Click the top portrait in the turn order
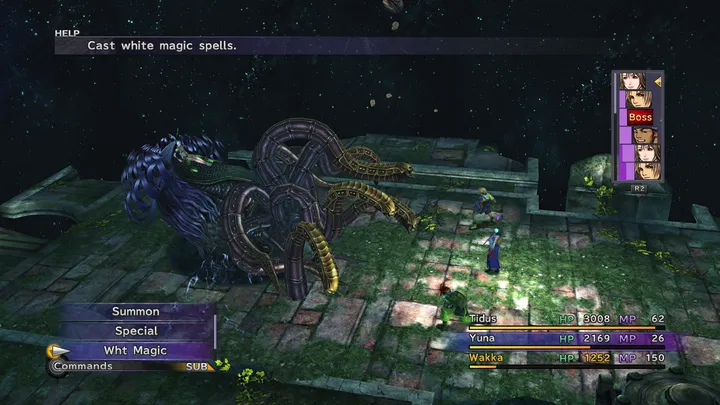The width and height of the screenshot is (720, 405). [632, 81]
